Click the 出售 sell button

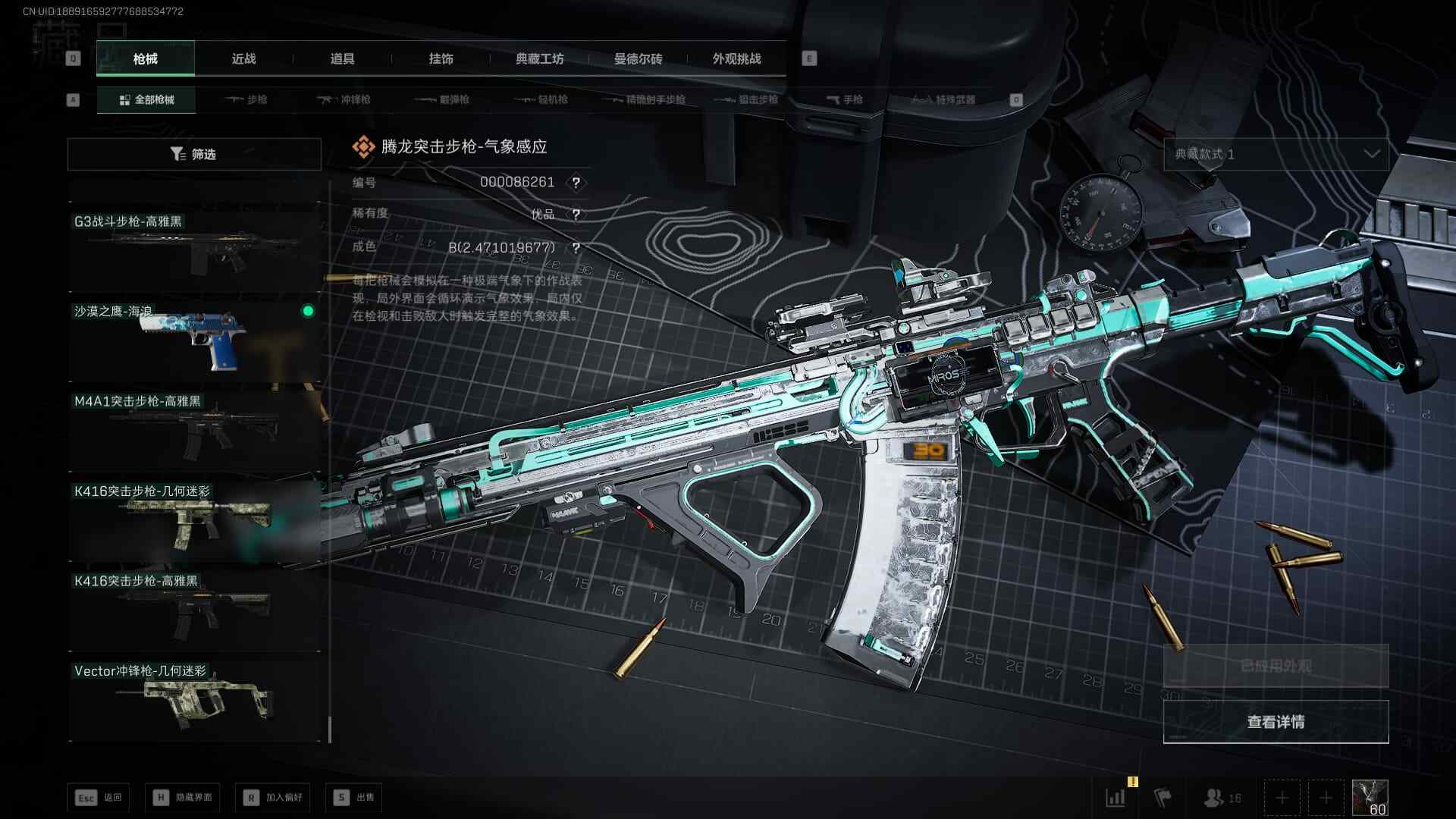coord(355,797)
